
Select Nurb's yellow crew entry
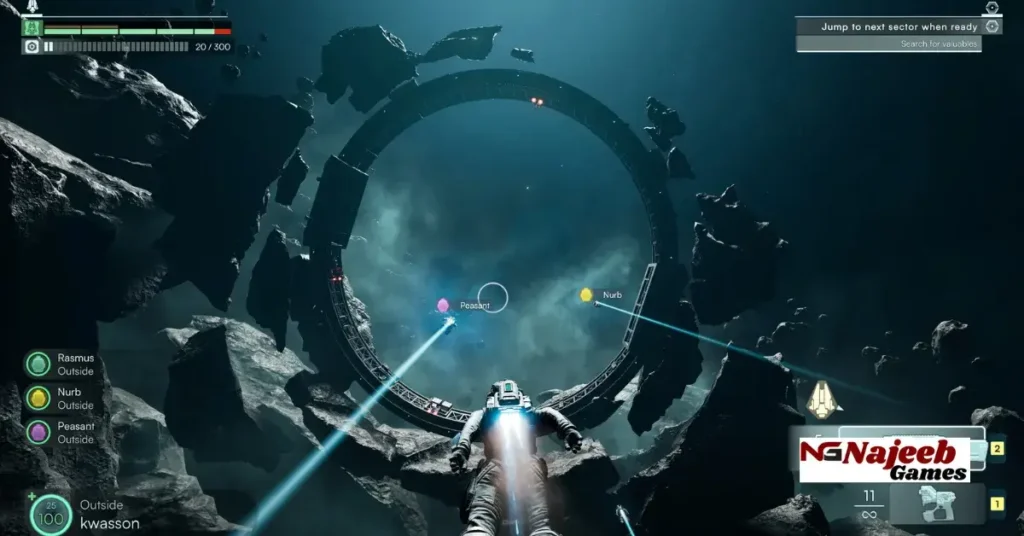coord(39,398)
